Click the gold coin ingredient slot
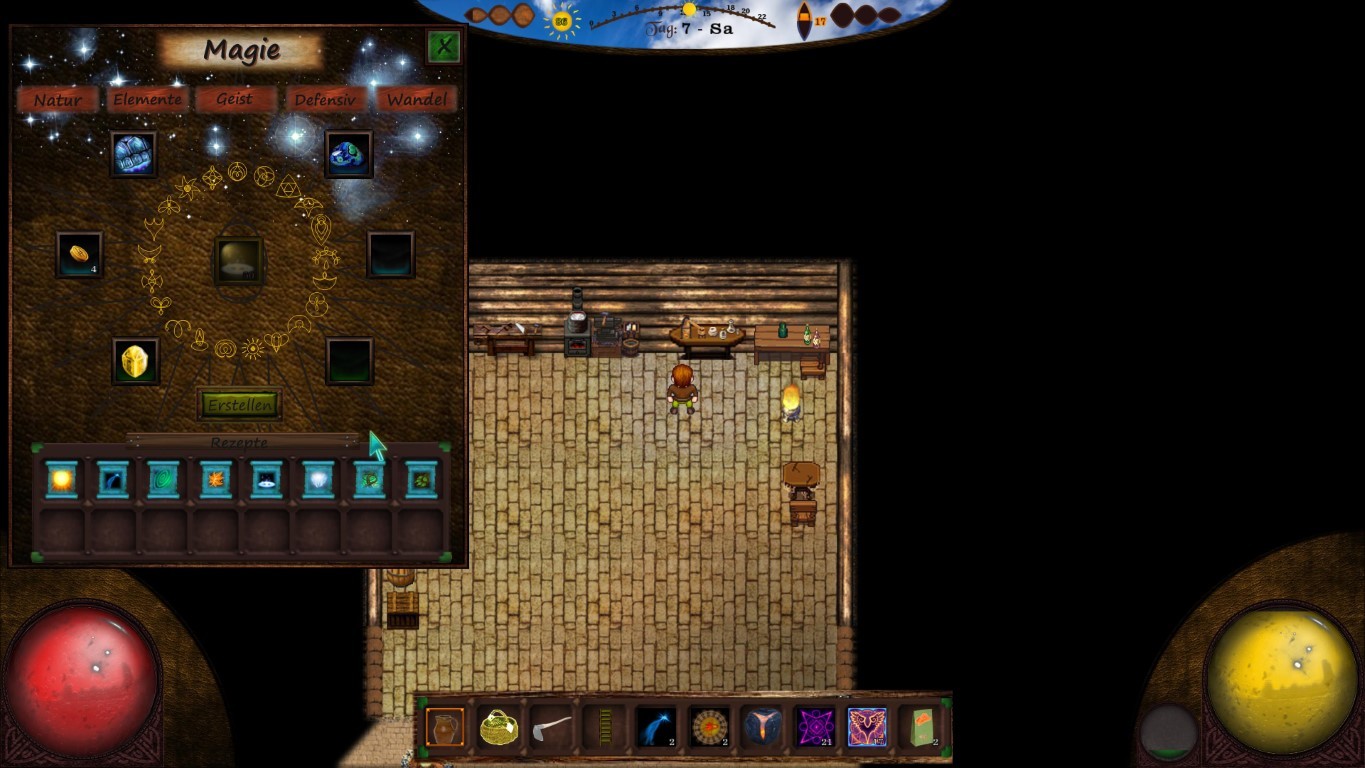Image resolution: width=1365 pixels, height=768 pixels. click(79, 254)
